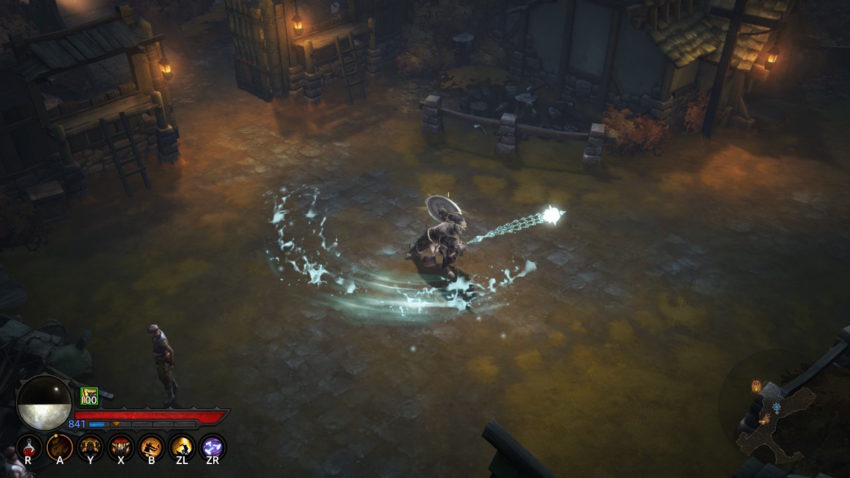The height and width of the screenshot is (478, 850).
Task: Activate the skill icon above the B label
Action: [x=151, y=446]
